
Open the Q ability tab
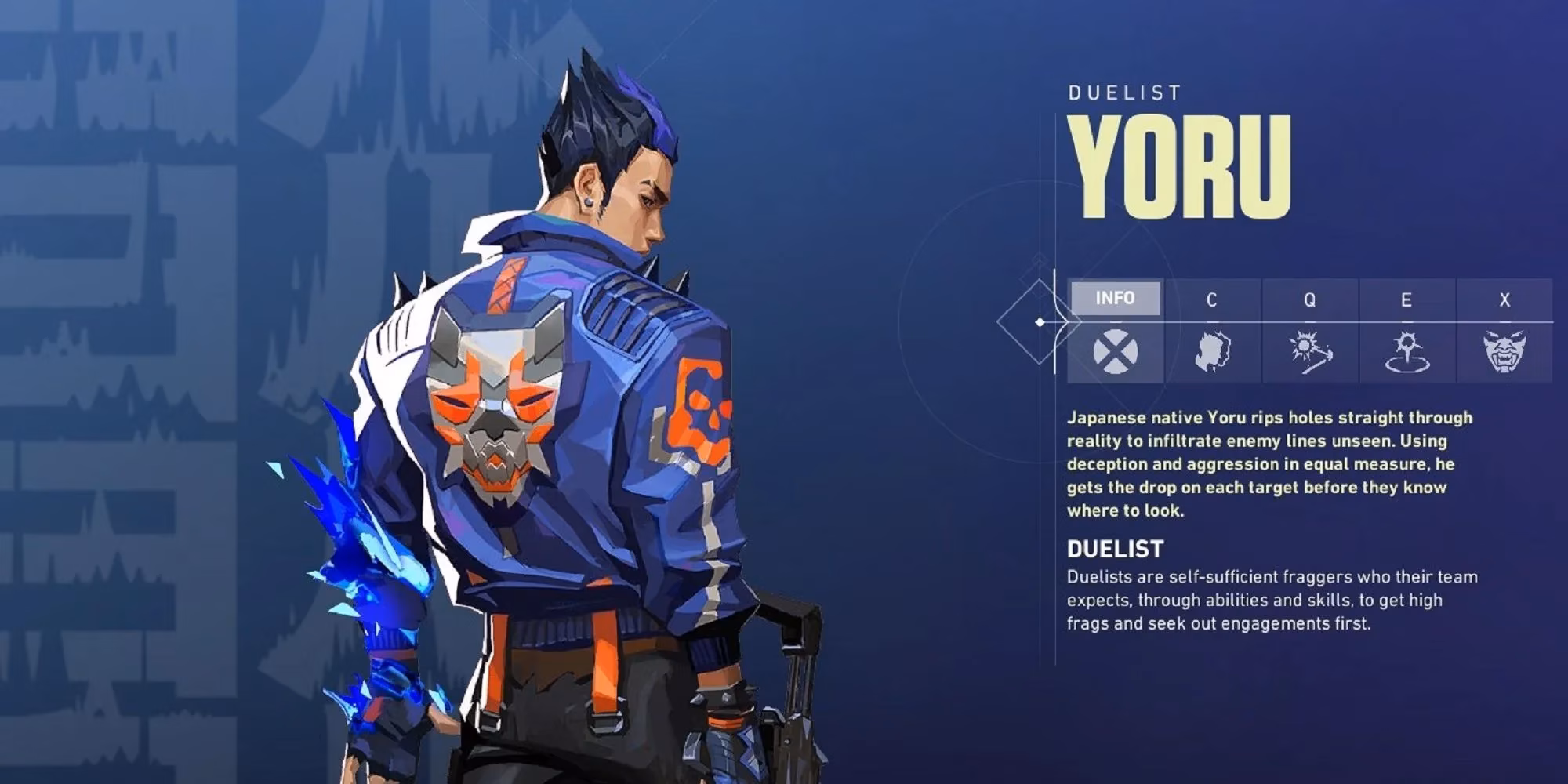[x=1309, y=299]
